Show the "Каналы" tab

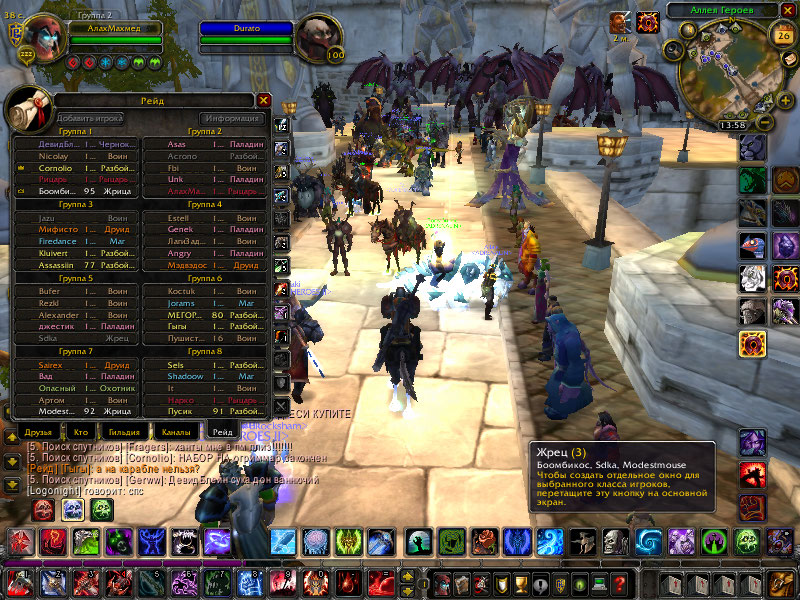[174, 431]
